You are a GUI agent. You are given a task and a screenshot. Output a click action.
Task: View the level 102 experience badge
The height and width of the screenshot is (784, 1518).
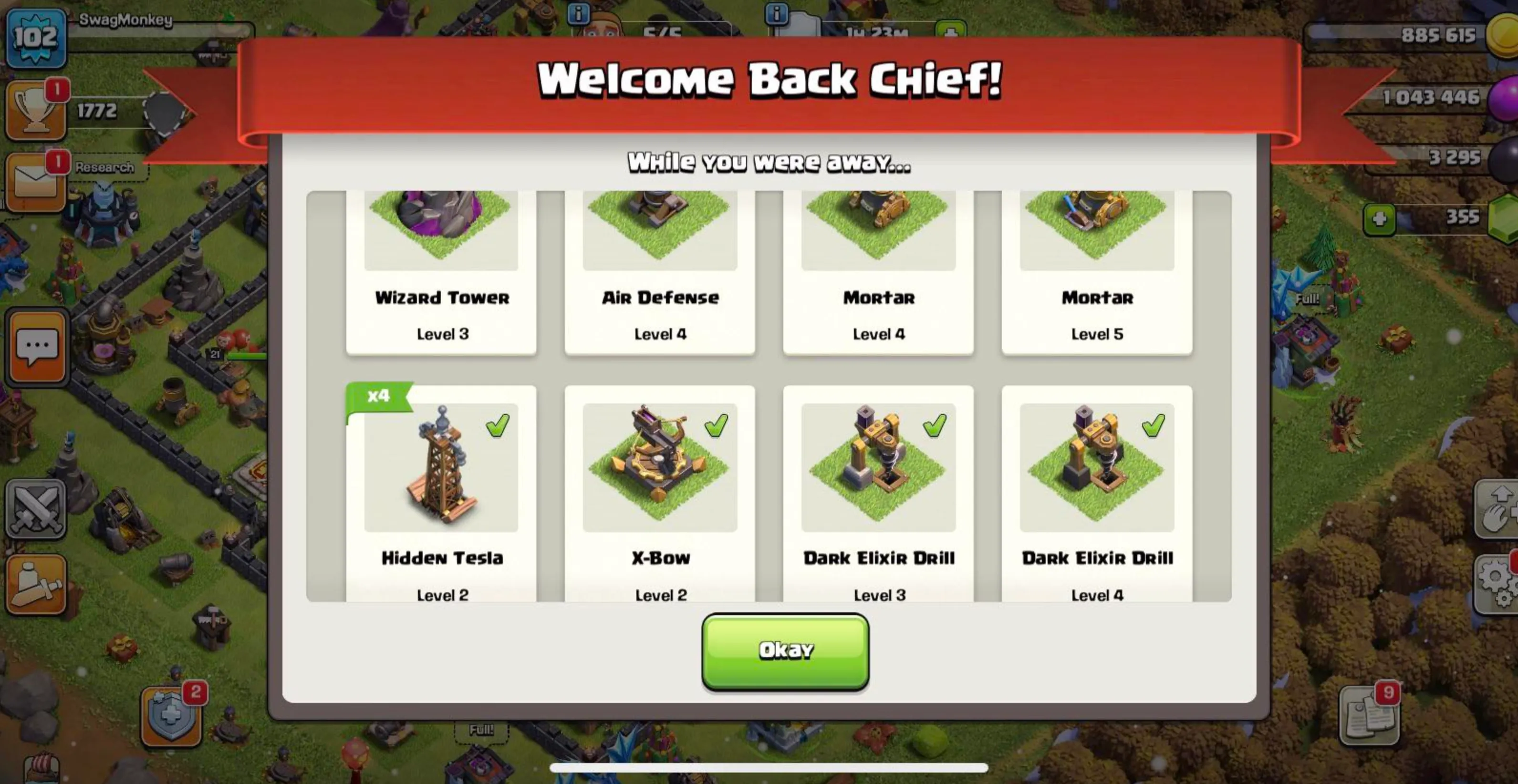coord(35,38)
